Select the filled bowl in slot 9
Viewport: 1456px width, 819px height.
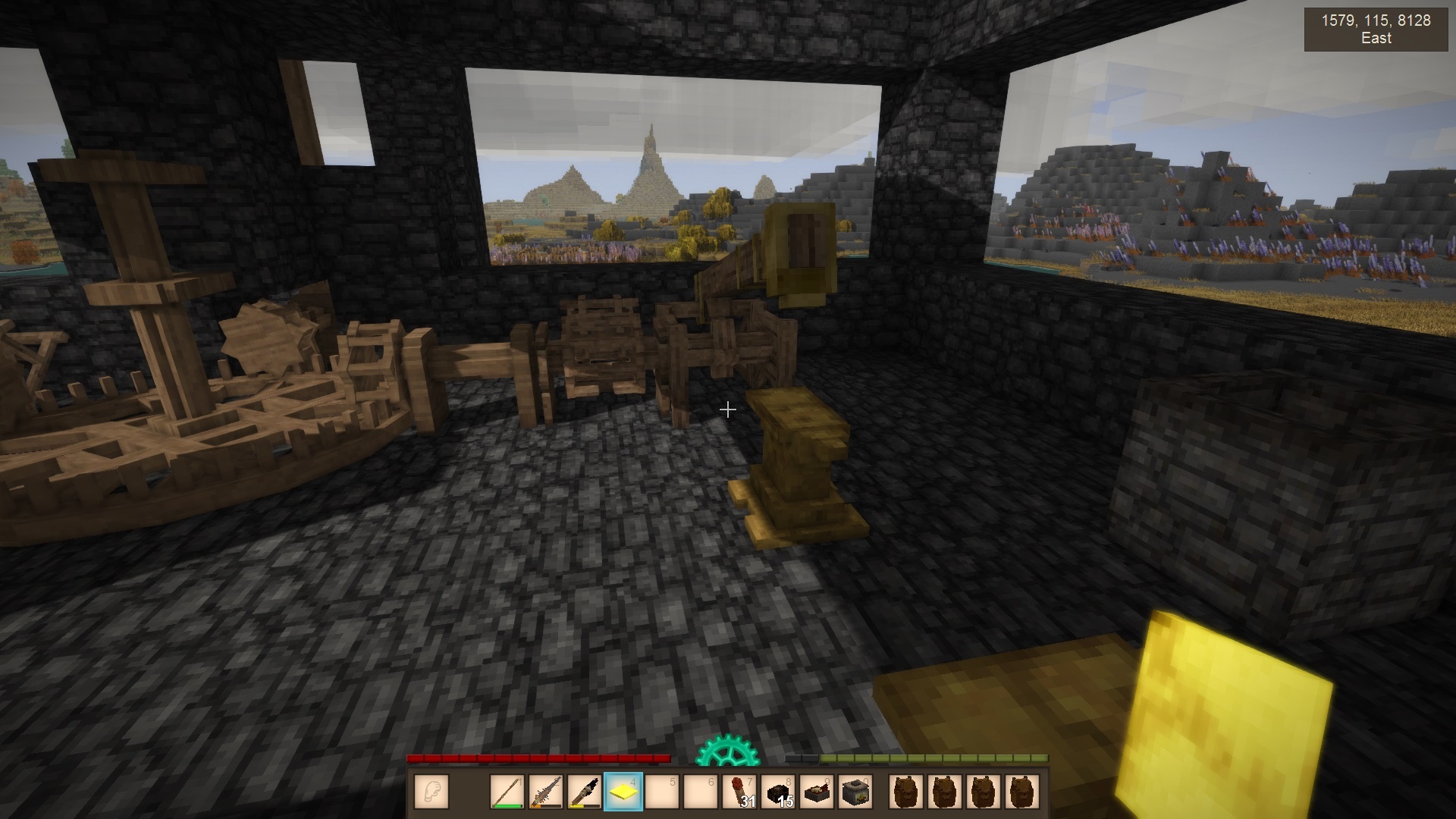click(x=817, y=792)
